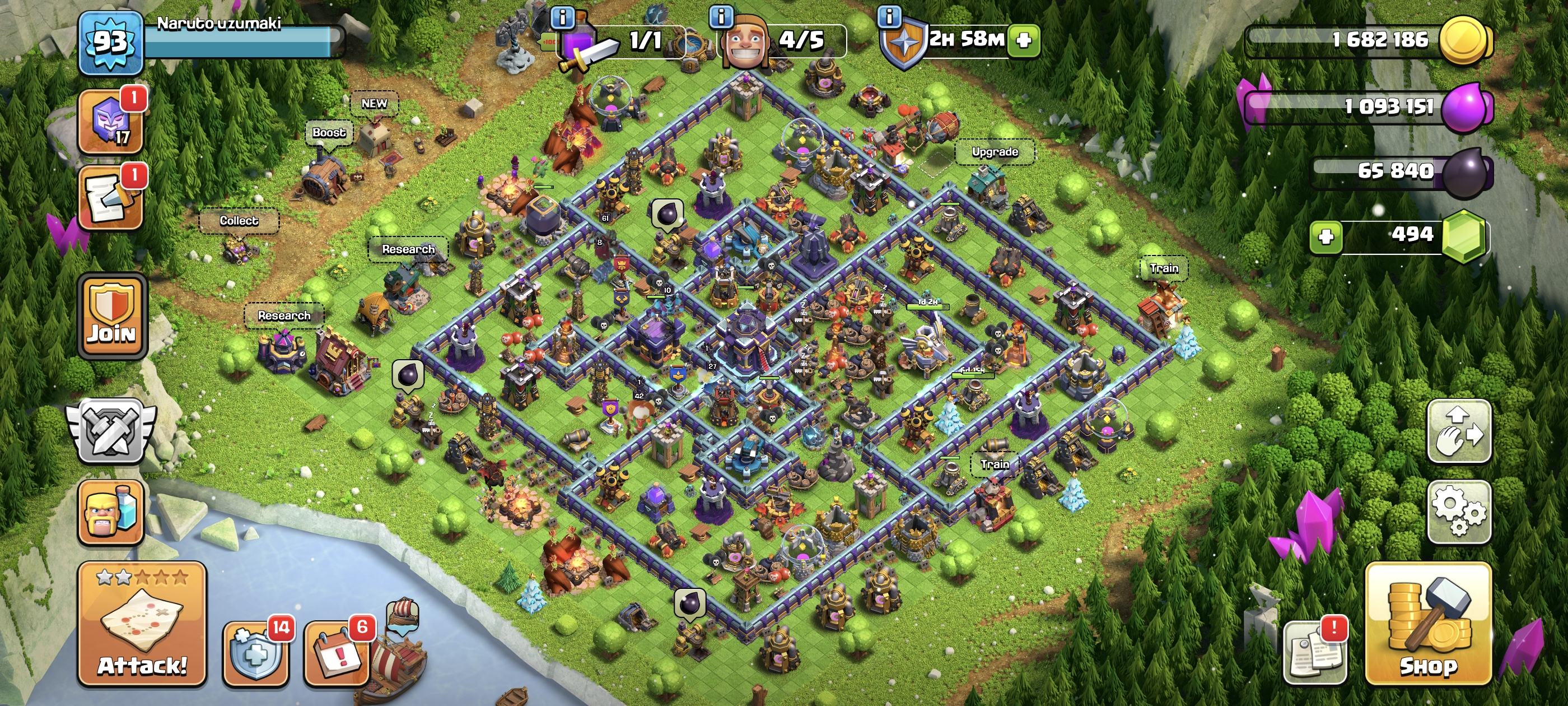Show shield info next to 2h 58m

tap(889, 16)
